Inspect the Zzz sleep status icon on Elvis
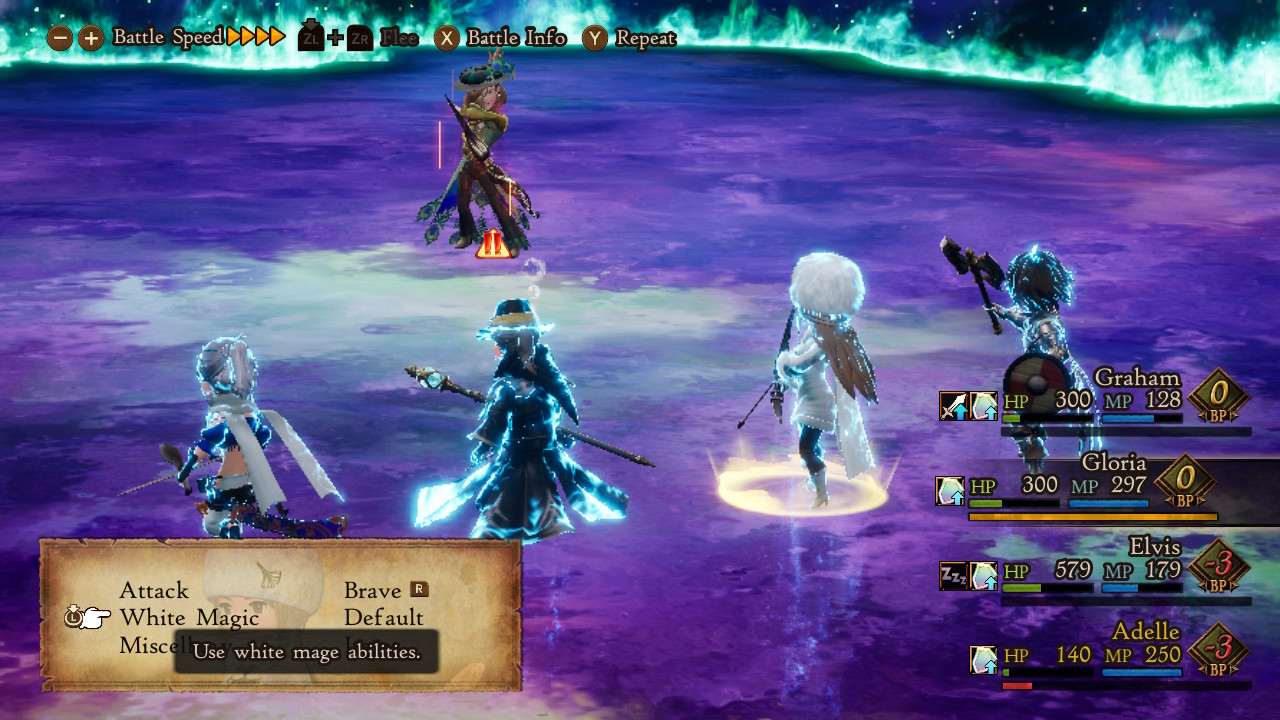This screenshot has width=1280, height=720. [x=952, y=574]
